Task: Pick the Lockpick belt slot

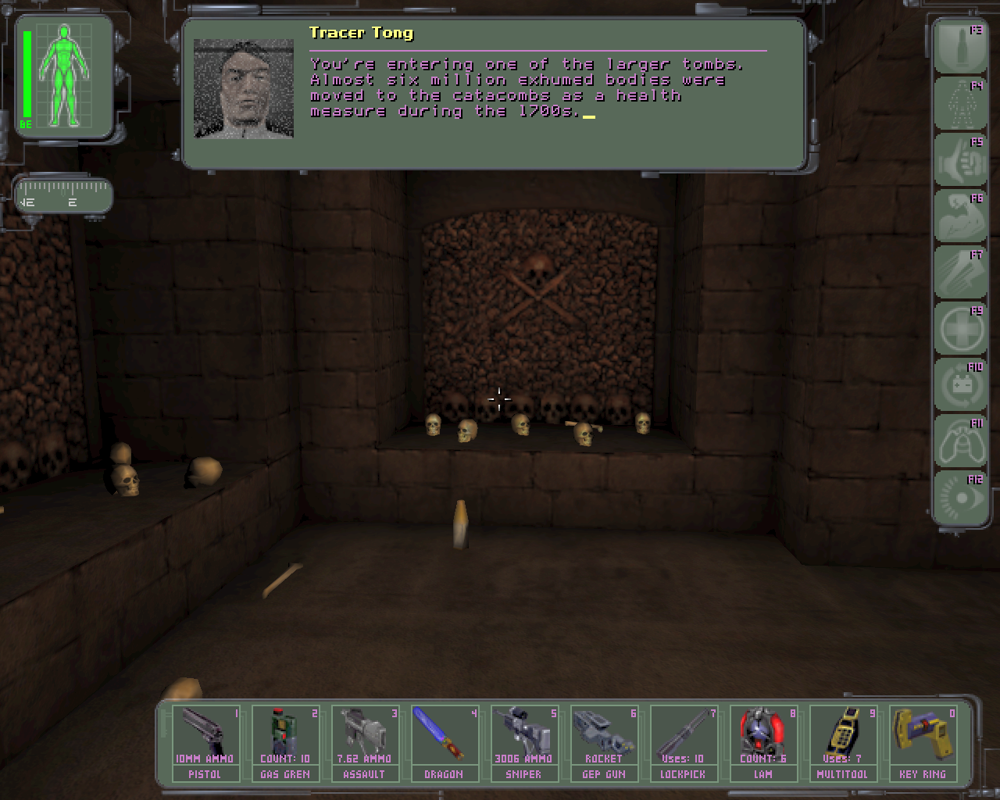Action: tap(683, 742)
